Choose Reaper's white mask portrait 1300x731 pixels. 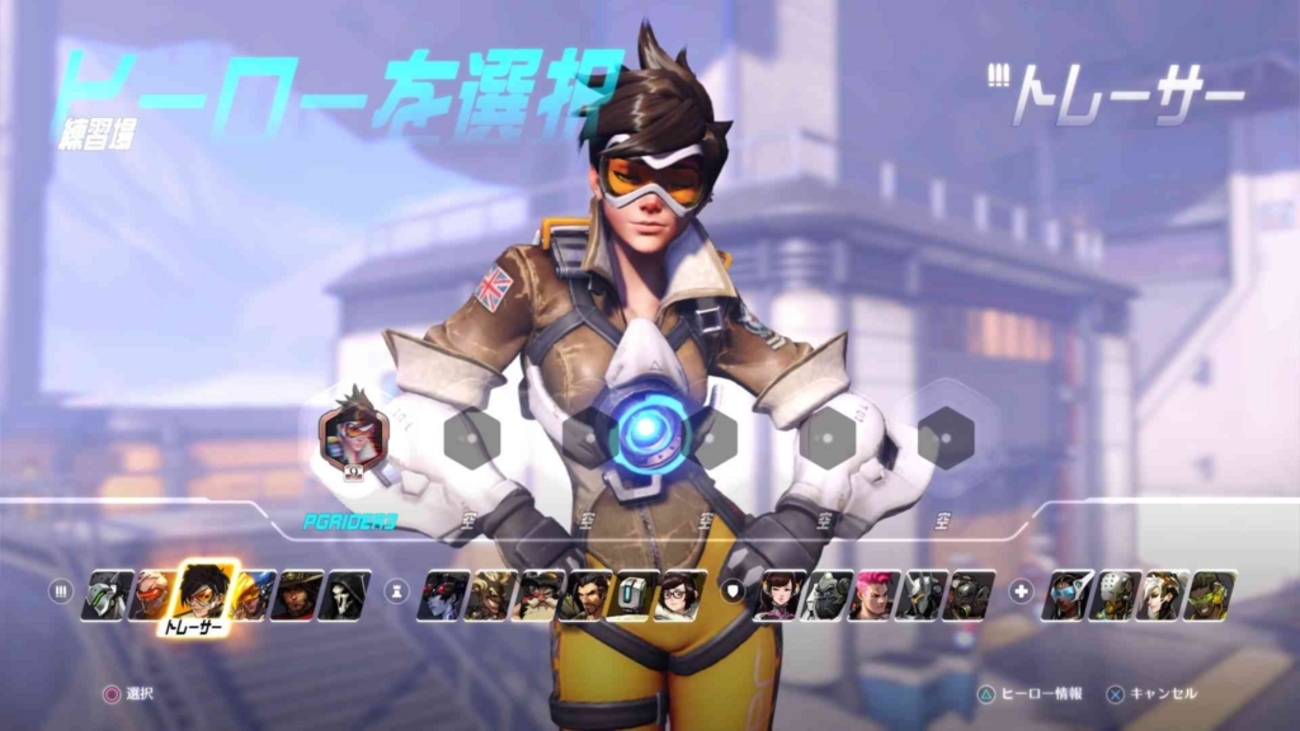[346, 595]
